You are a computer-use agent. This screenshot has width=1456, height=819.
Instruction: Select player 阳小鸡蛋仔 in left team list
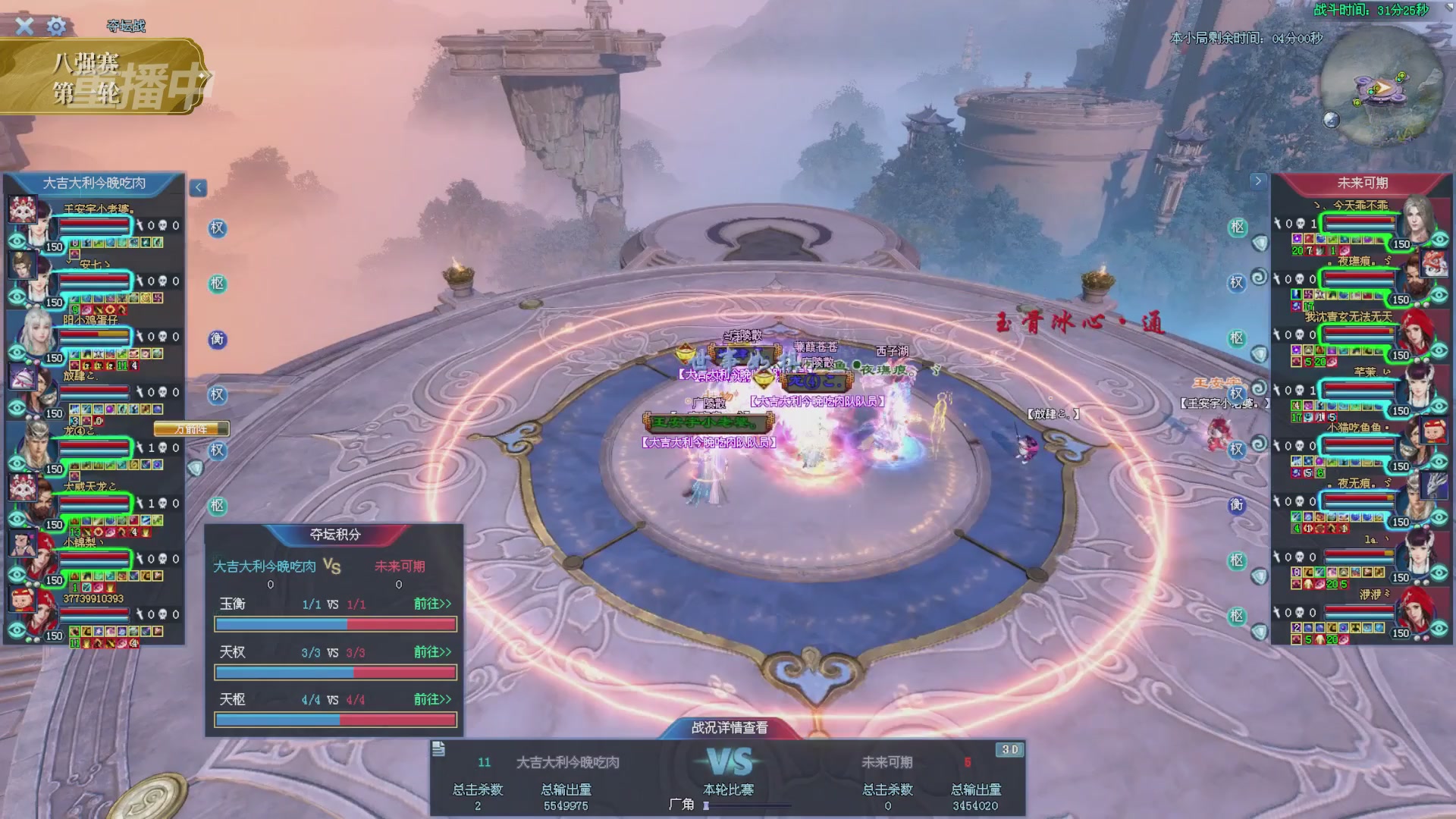coord(95,336)
